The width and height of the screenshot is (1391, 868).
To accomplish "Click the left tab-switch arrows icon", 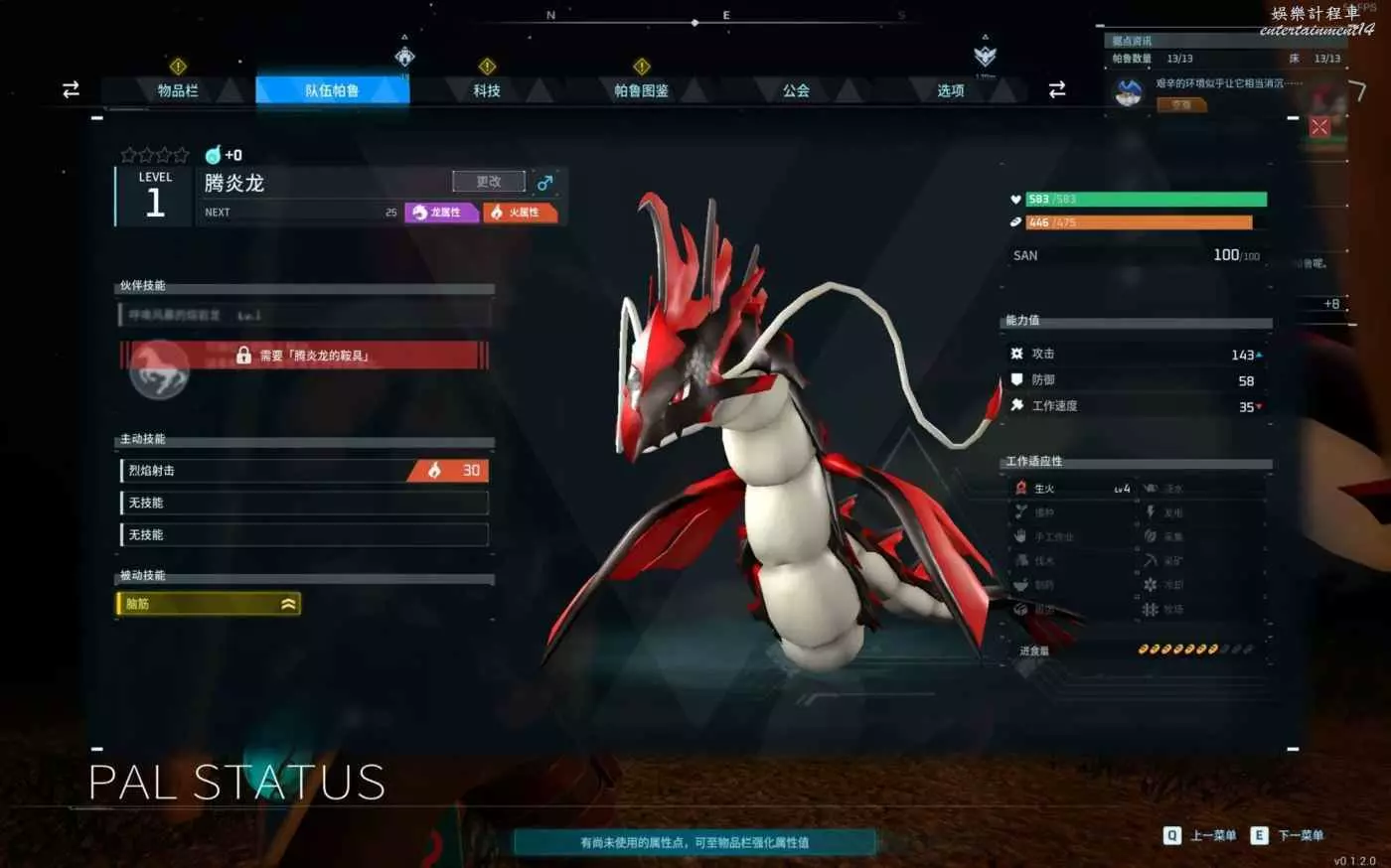I will coord(71,90).
